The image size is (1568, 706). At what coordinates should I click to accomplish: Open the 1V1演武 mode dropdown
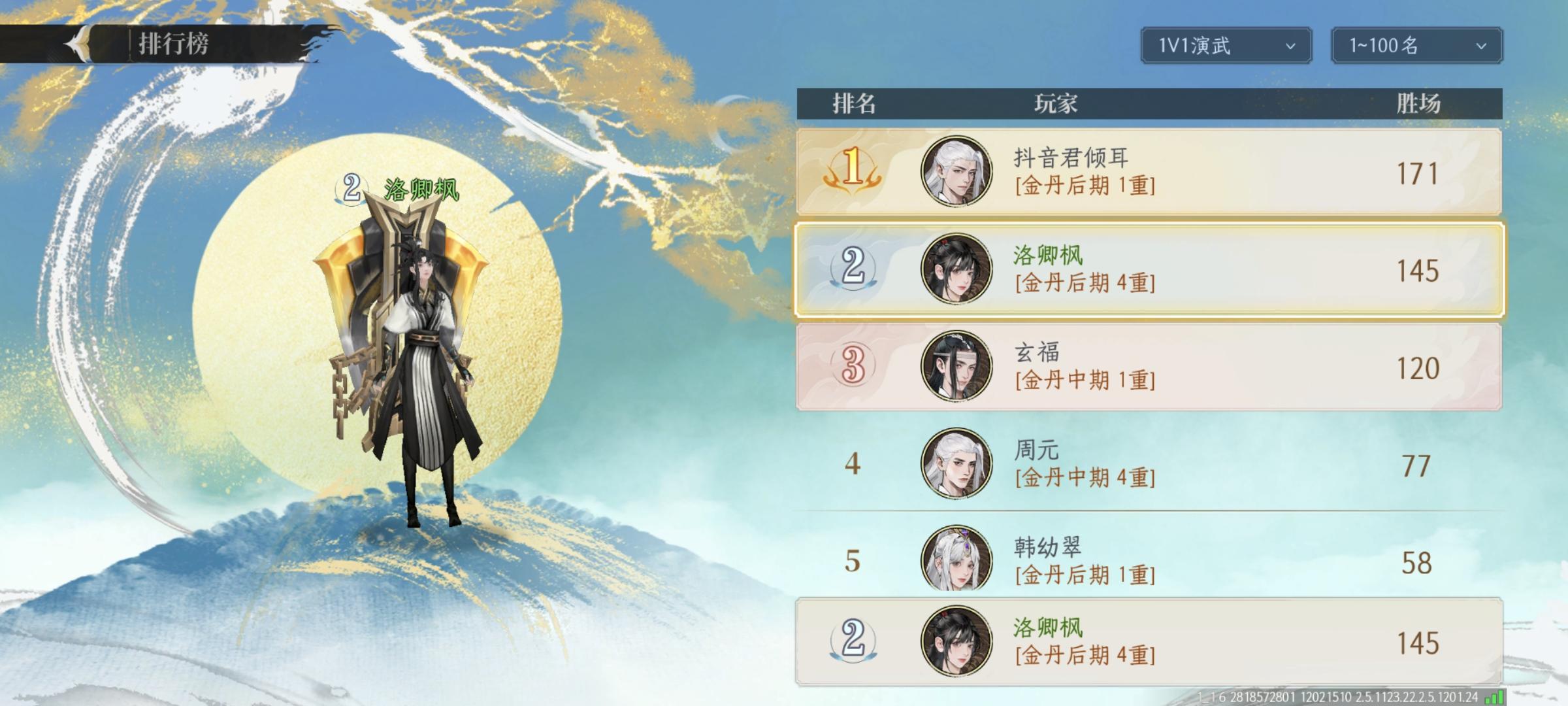(x=1224, y=46)
